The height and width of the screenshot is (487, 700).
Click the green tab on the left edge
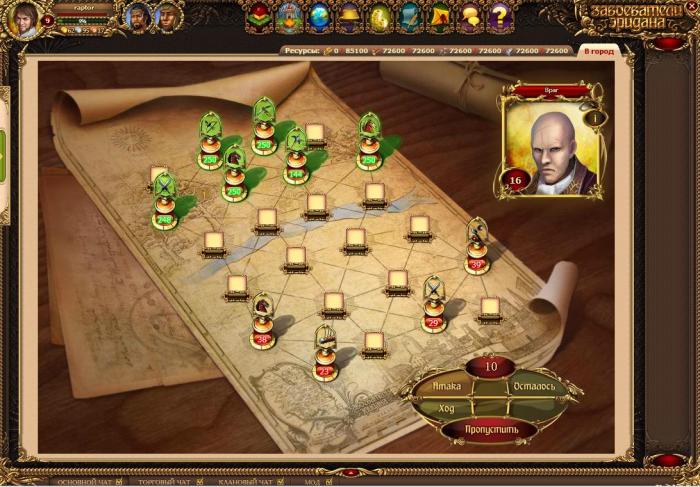3,150
